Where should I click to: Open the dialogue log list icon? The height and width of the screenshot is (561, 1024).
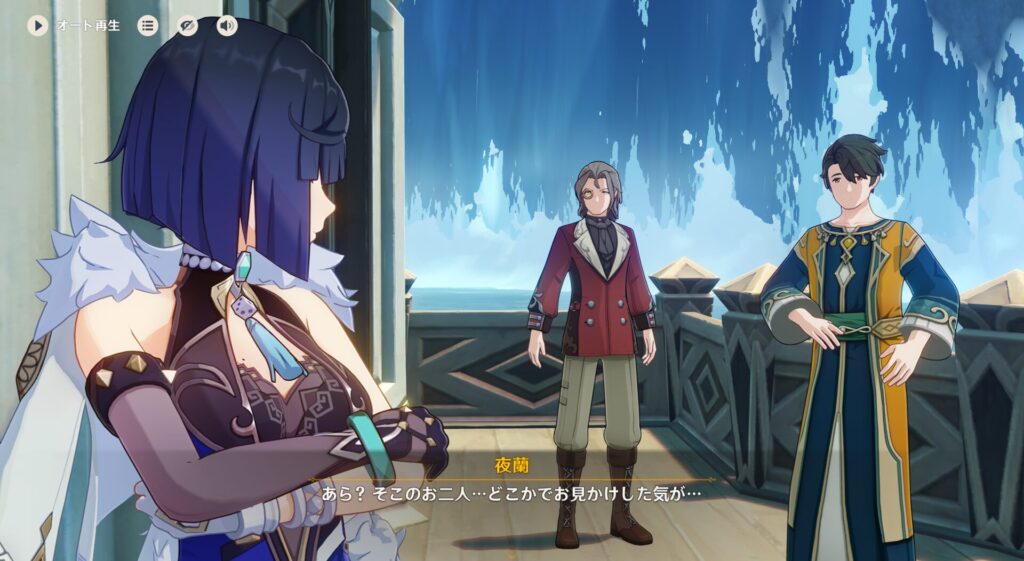click(148, 26)
